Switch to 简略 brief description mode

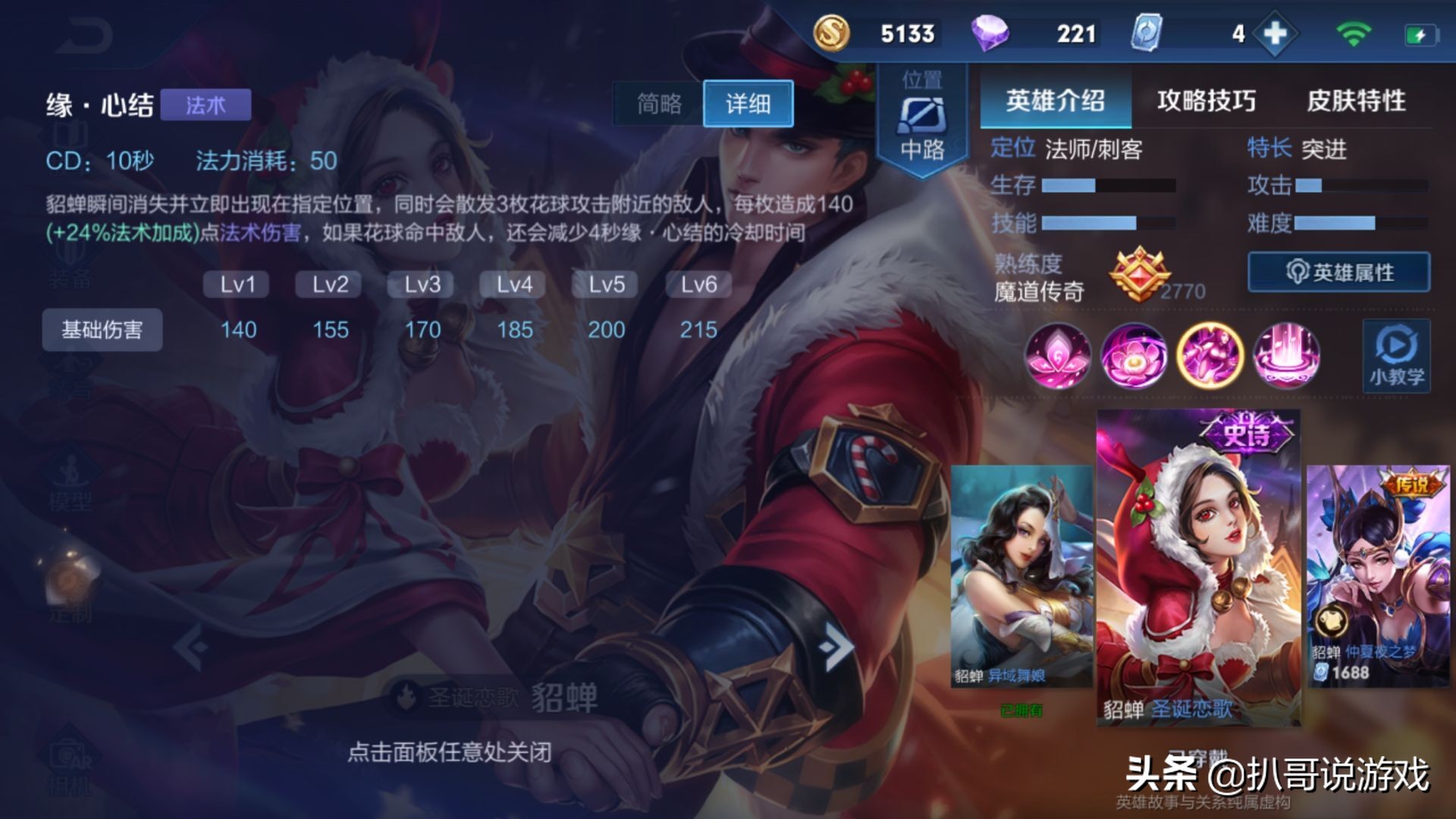[x=659, y=104]
